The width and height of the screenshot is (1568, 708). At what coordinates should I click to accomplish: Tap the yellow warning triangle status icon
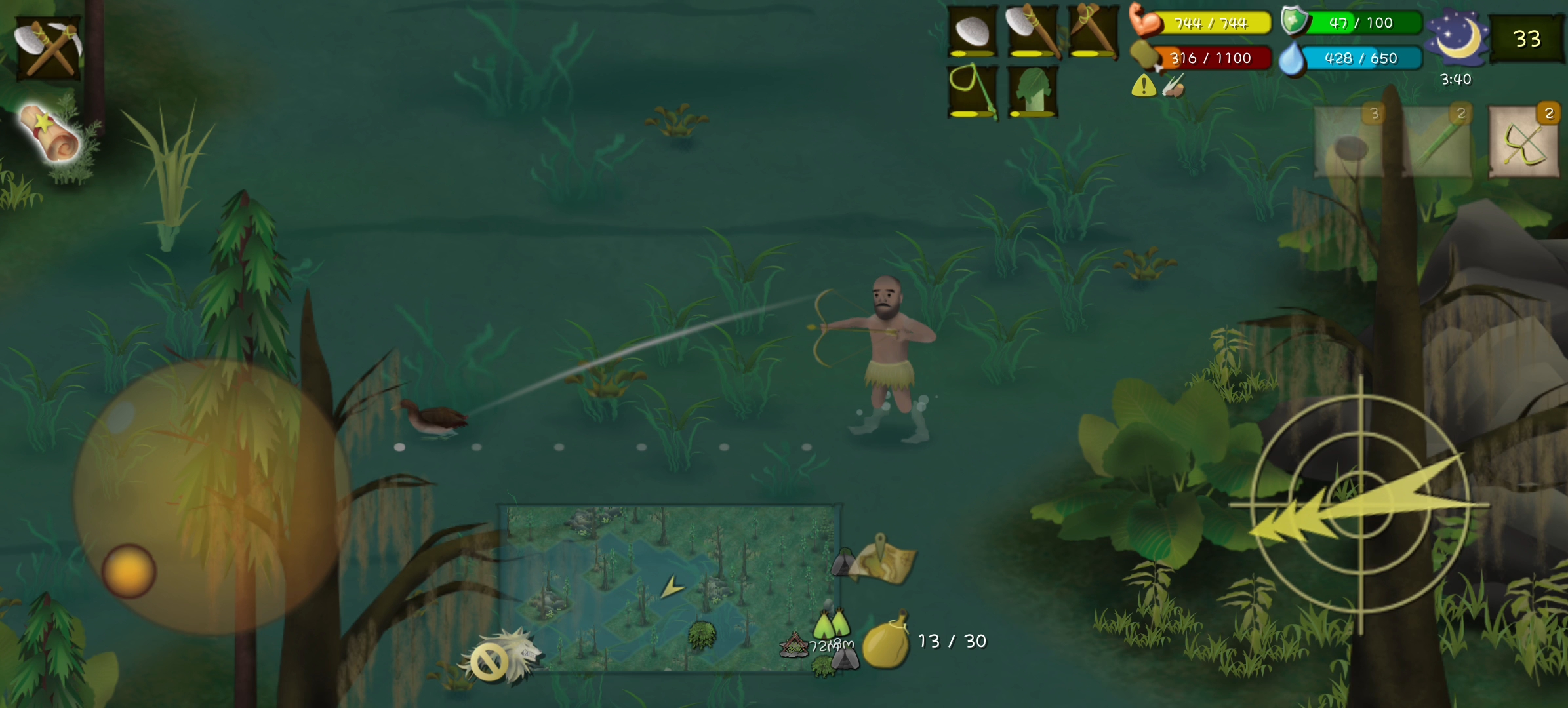[x=1143, y=86]
